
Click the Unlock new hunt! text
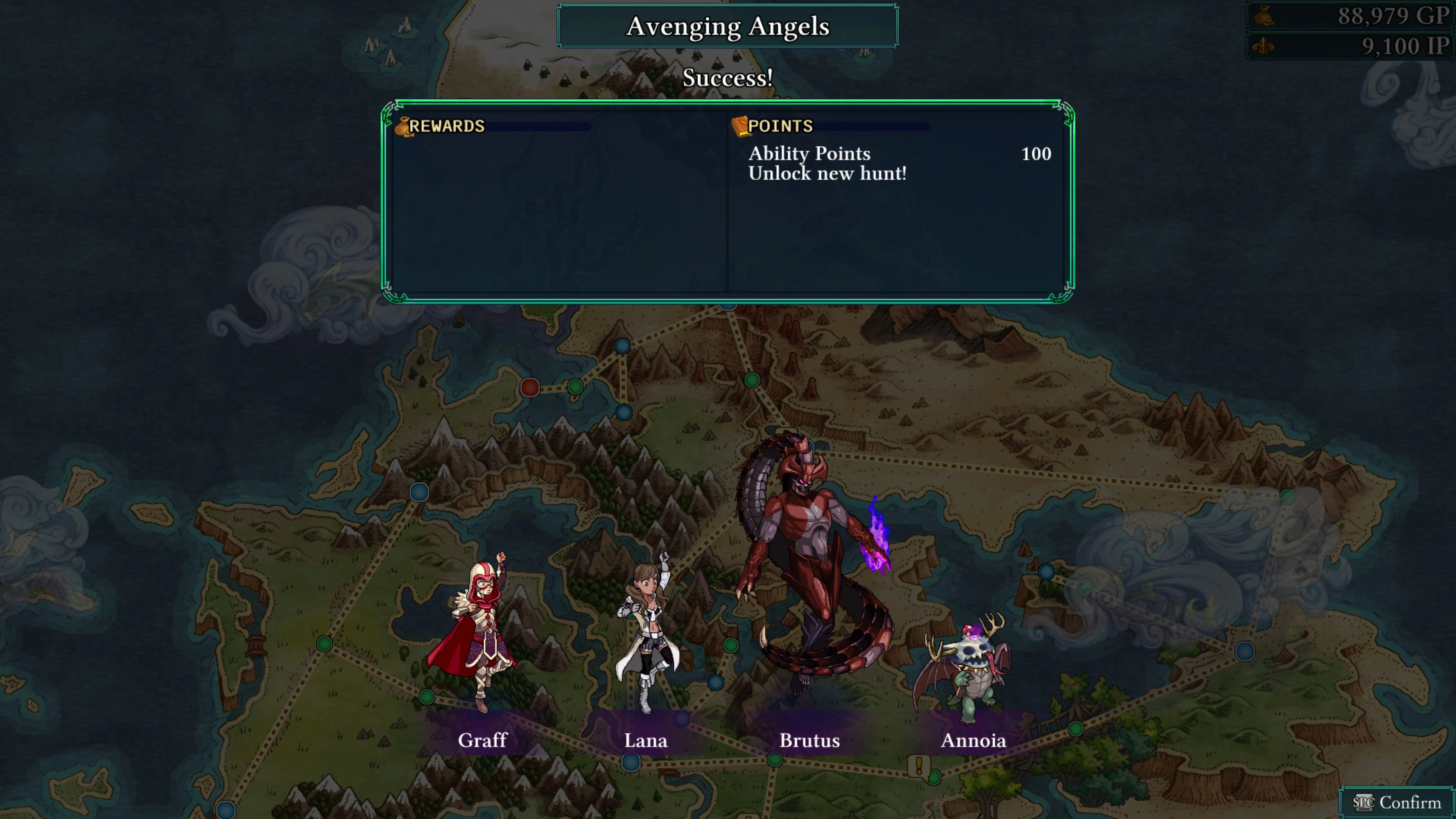click(x=827, y=174)
